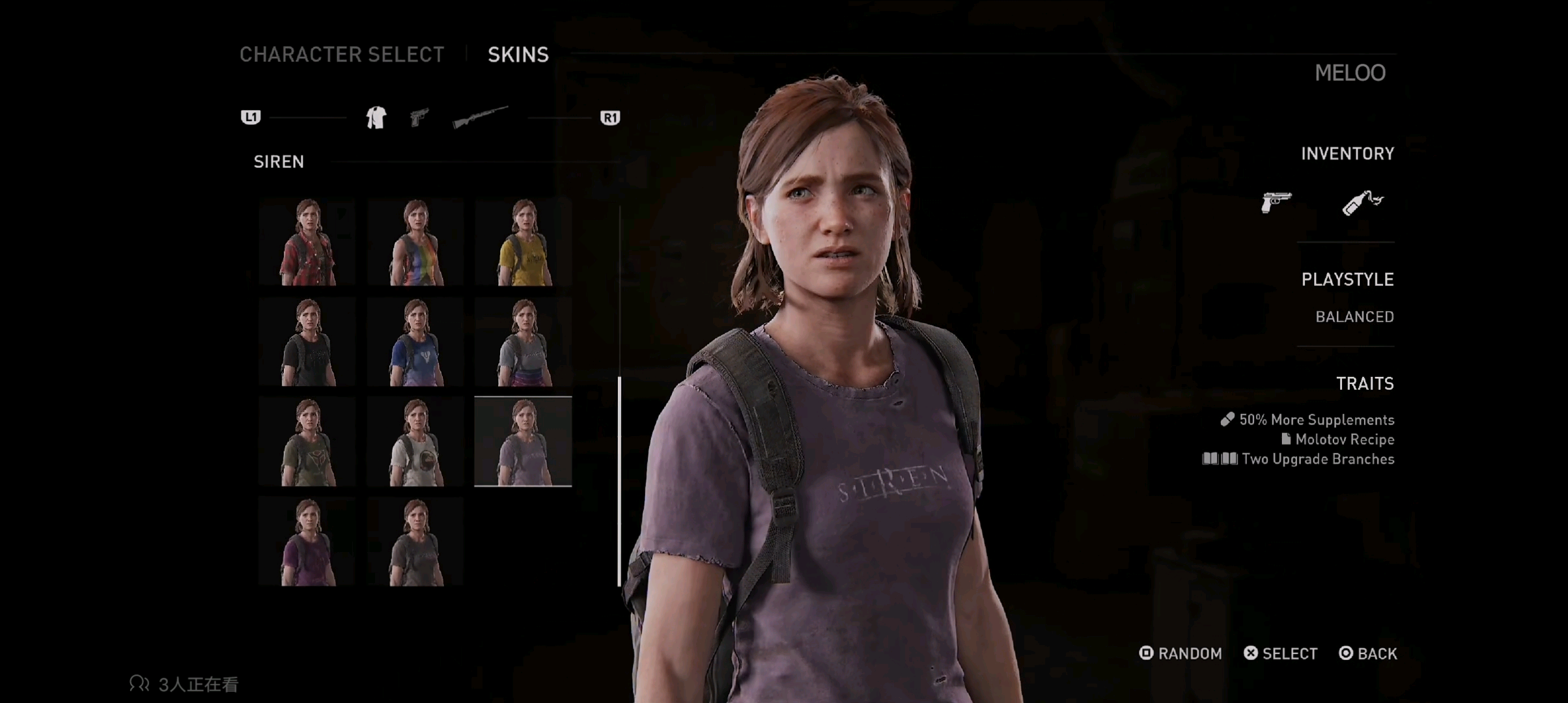The image size is (1568, 703).
Task: Select the black t-shirt skin
Action: click(x=307, y=342)
